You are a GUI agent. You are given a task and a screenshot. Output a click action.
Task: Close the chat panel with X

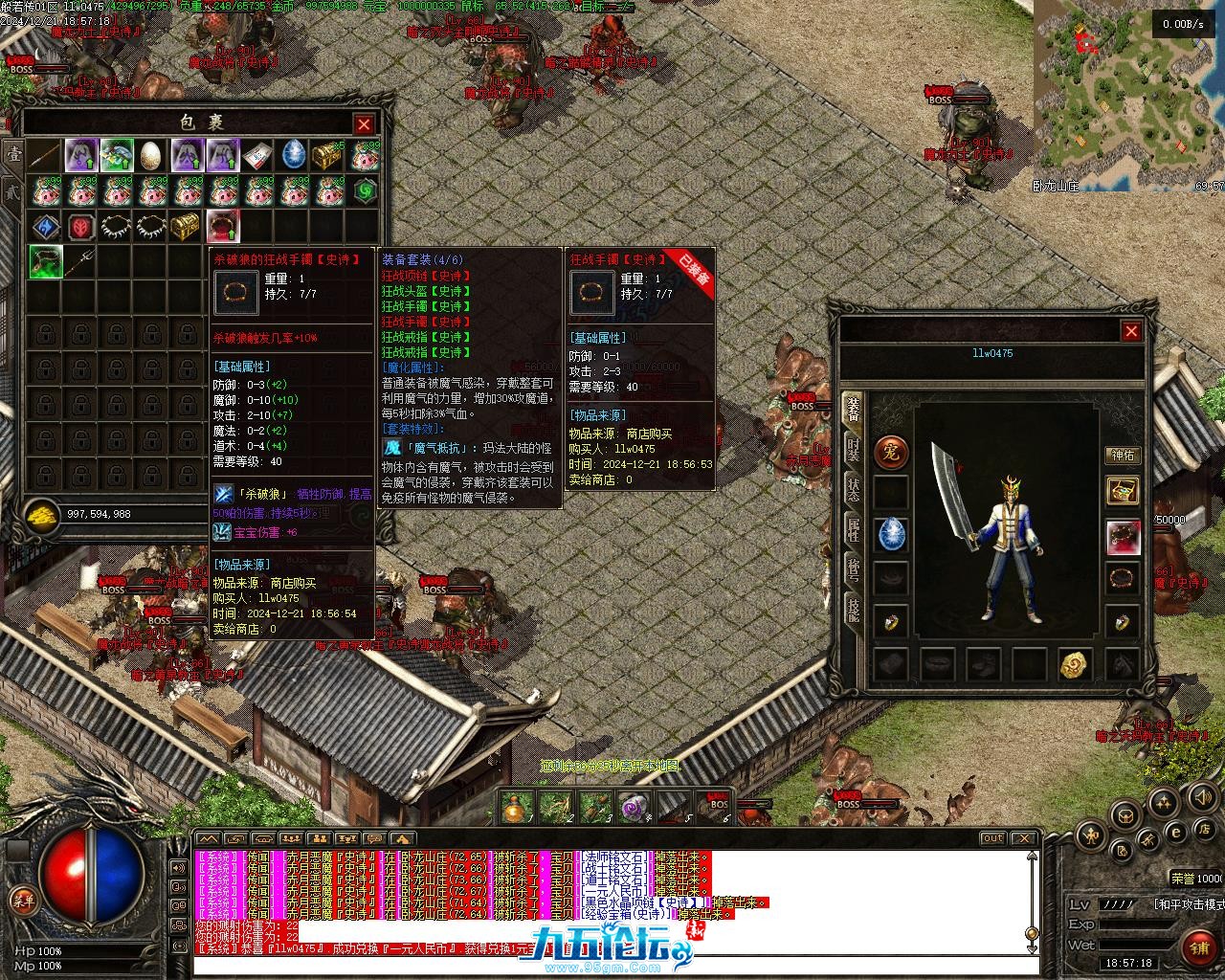[x=1023, y=838]
